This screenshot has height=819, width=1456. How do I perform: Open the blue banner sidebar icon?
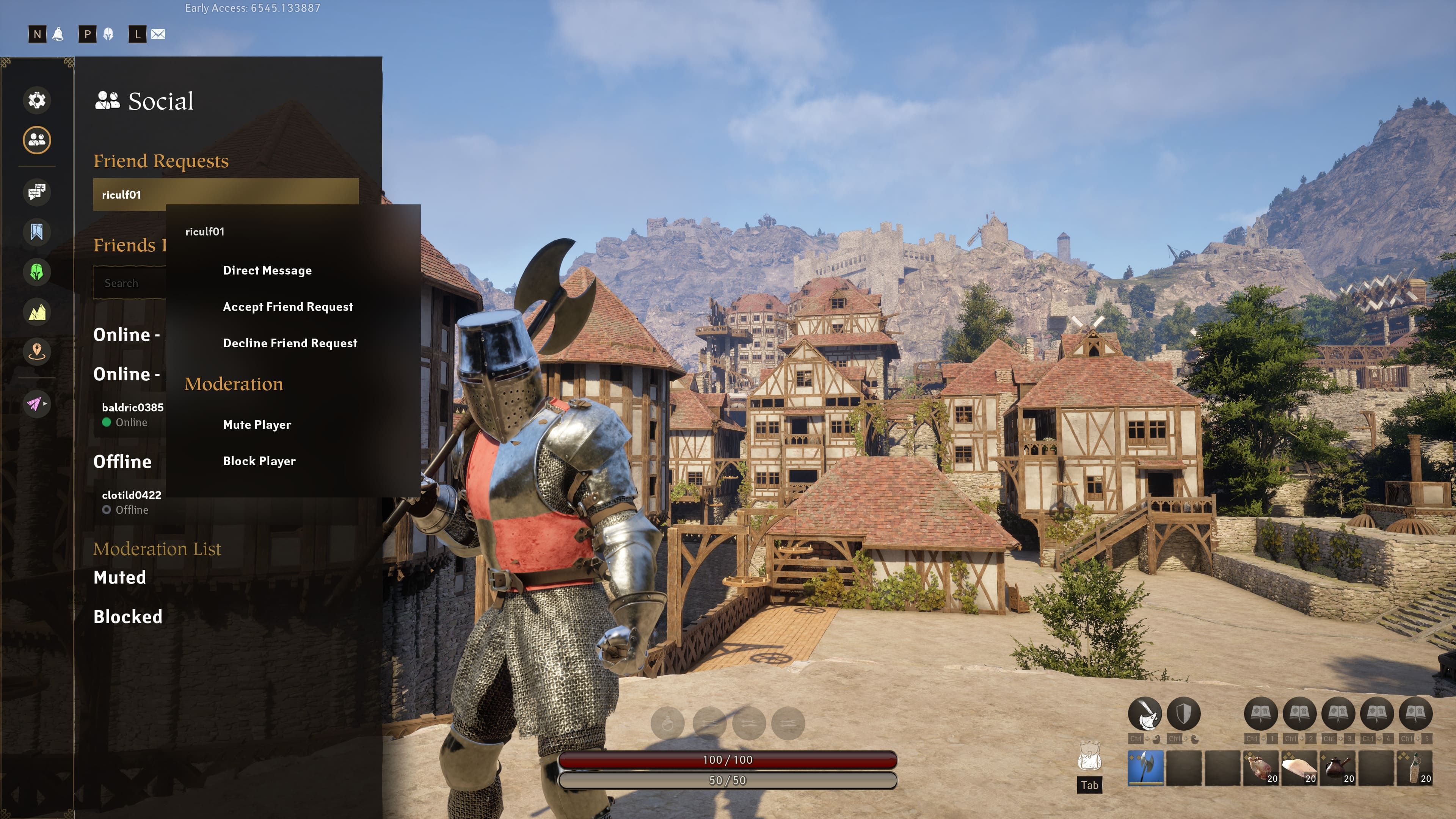point(37,232)
